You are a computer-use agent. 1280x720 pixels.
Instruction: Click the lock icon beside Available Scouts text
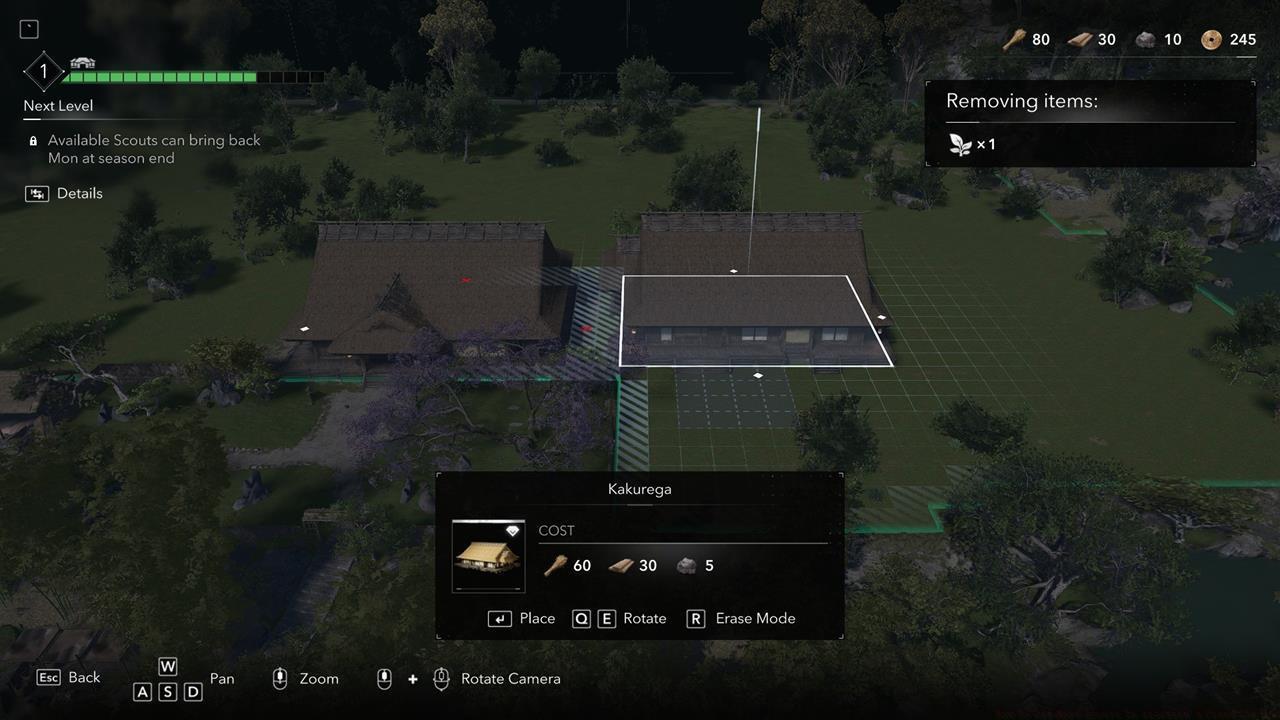[x=34, y=140]
